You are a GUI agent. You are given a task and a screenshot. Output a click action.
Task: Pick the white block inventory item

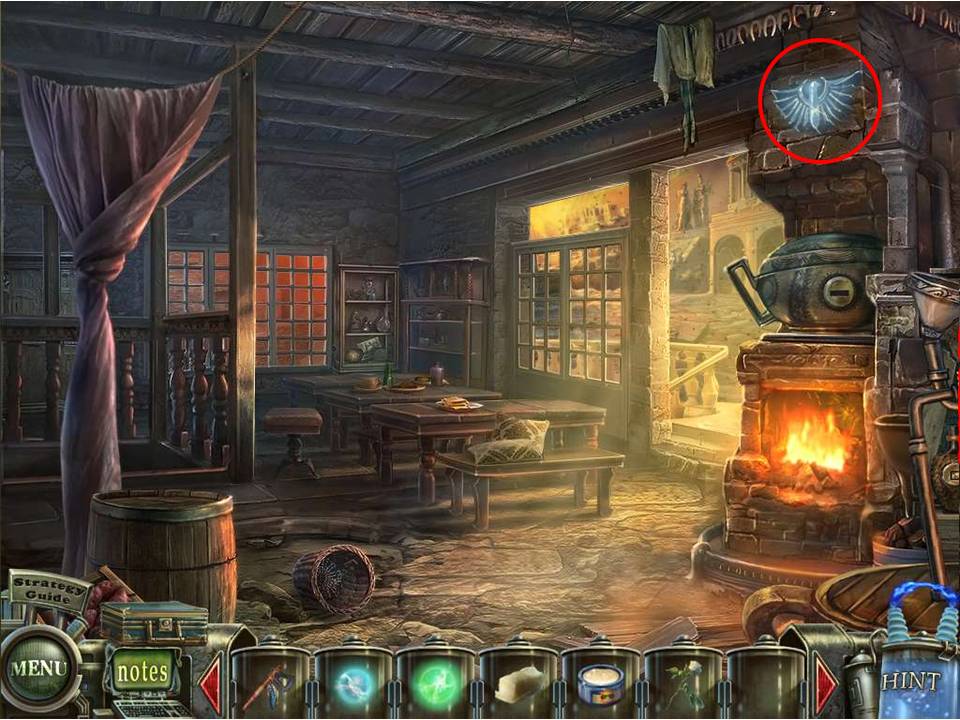coord(518,684)
